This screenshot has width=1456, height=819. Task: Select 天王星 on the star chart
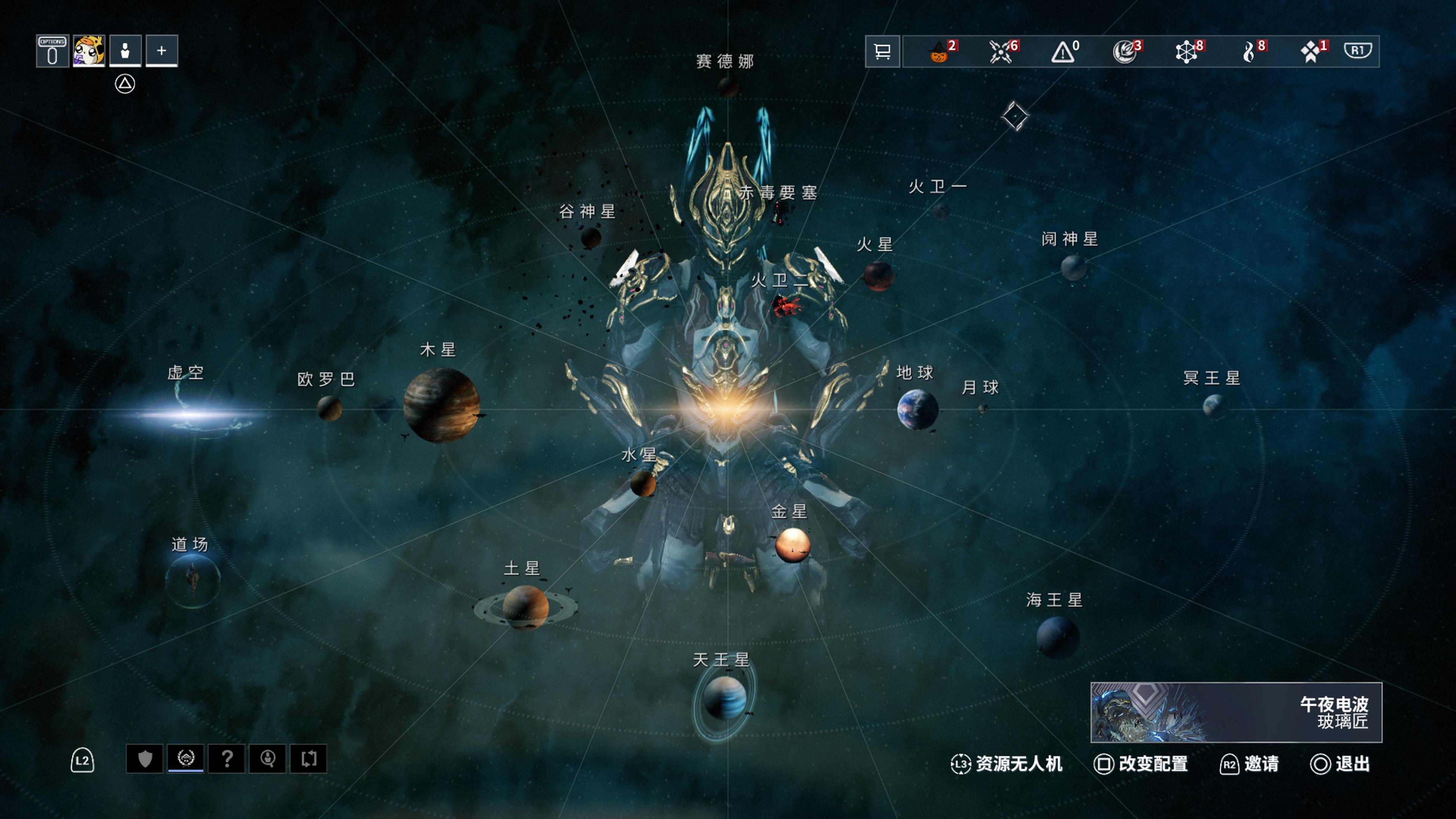[723, 698]
